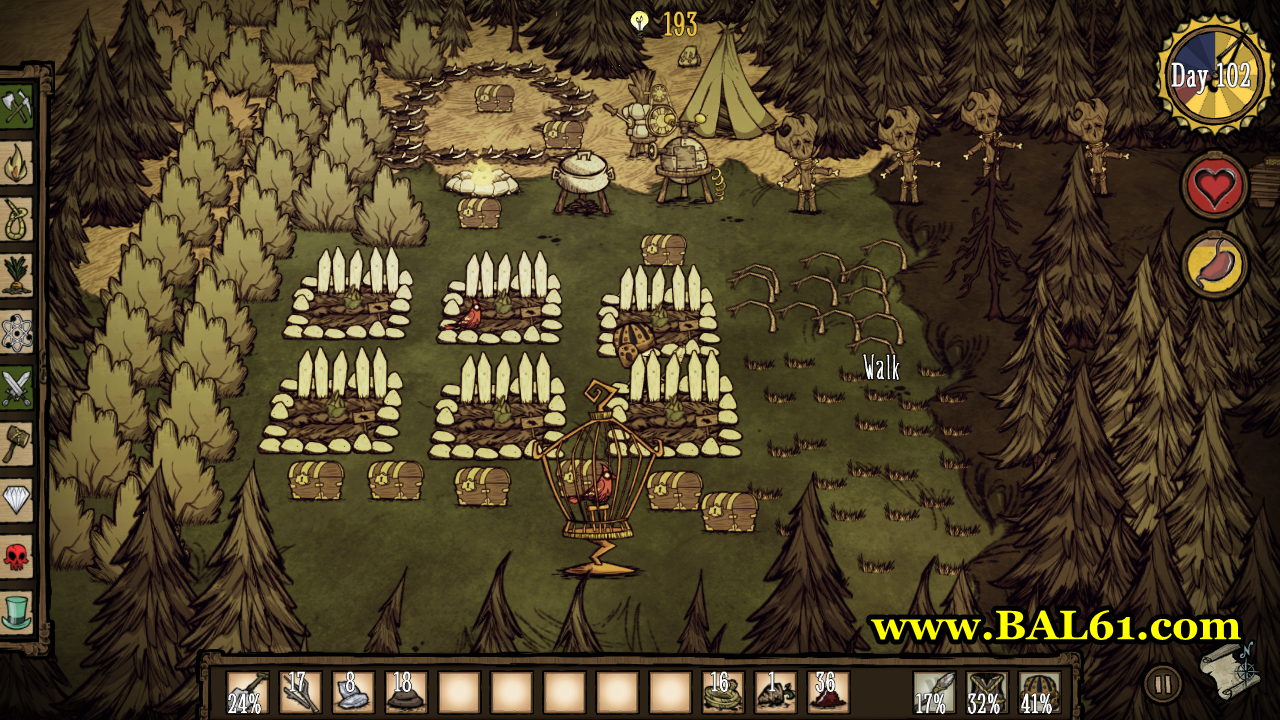Select the equipped log suit

coord(987,691)
